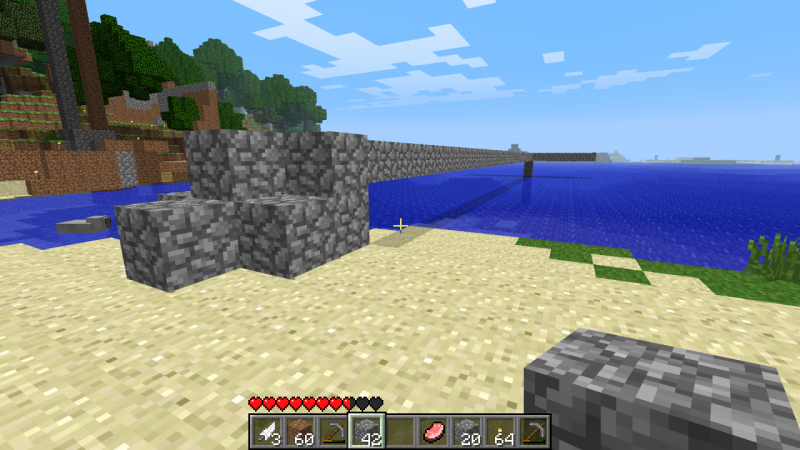Screen dimensions: 800x450
Task: Select the torch stack of 64
Action: point(500,431)
